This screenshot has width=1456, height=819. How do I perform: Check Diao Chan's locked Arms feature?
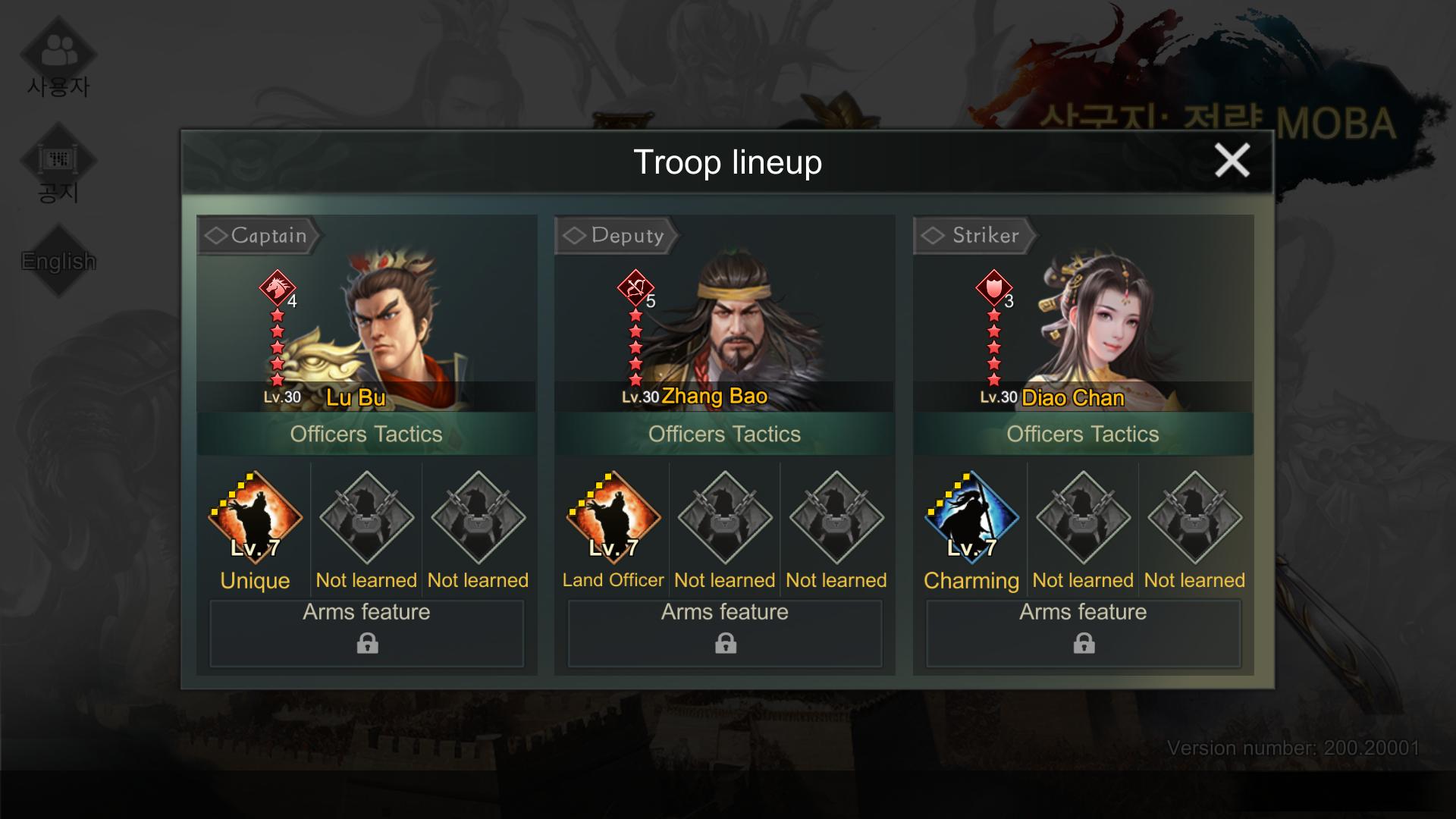[x=1083, y=633]
